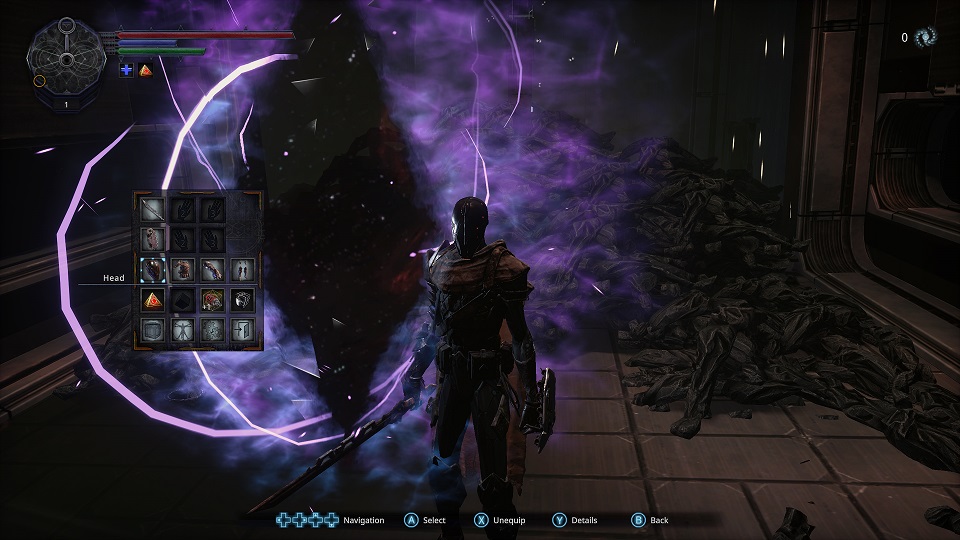Select the red pyramid shard item slot
Screen dimensions: 960x540
[153, 299]
